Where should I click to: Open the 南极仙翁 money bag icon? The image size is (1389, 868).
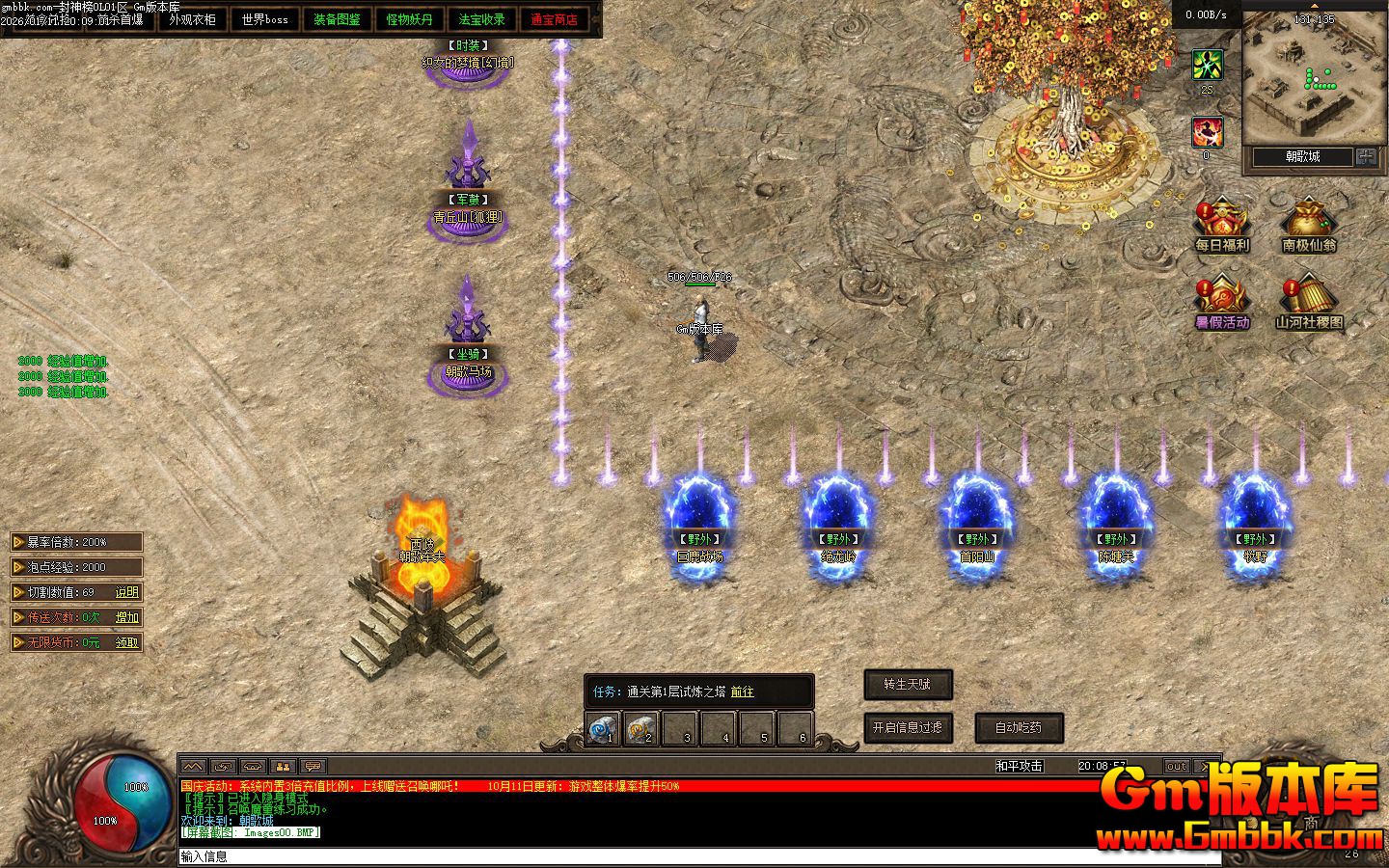tap(1309, 225)
